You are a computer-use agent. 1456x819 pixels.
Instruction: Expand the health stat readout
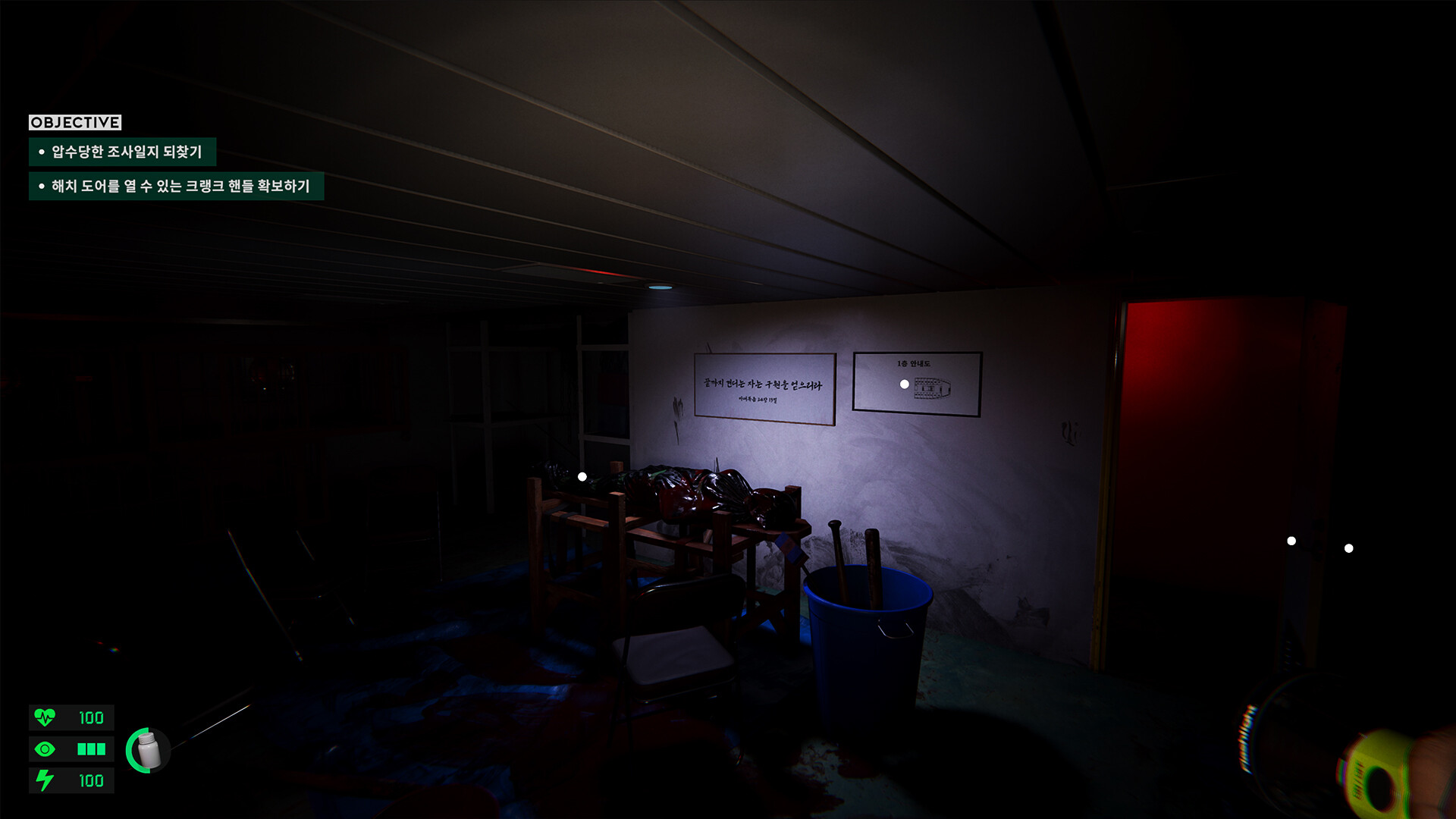[x=90, y=717]
